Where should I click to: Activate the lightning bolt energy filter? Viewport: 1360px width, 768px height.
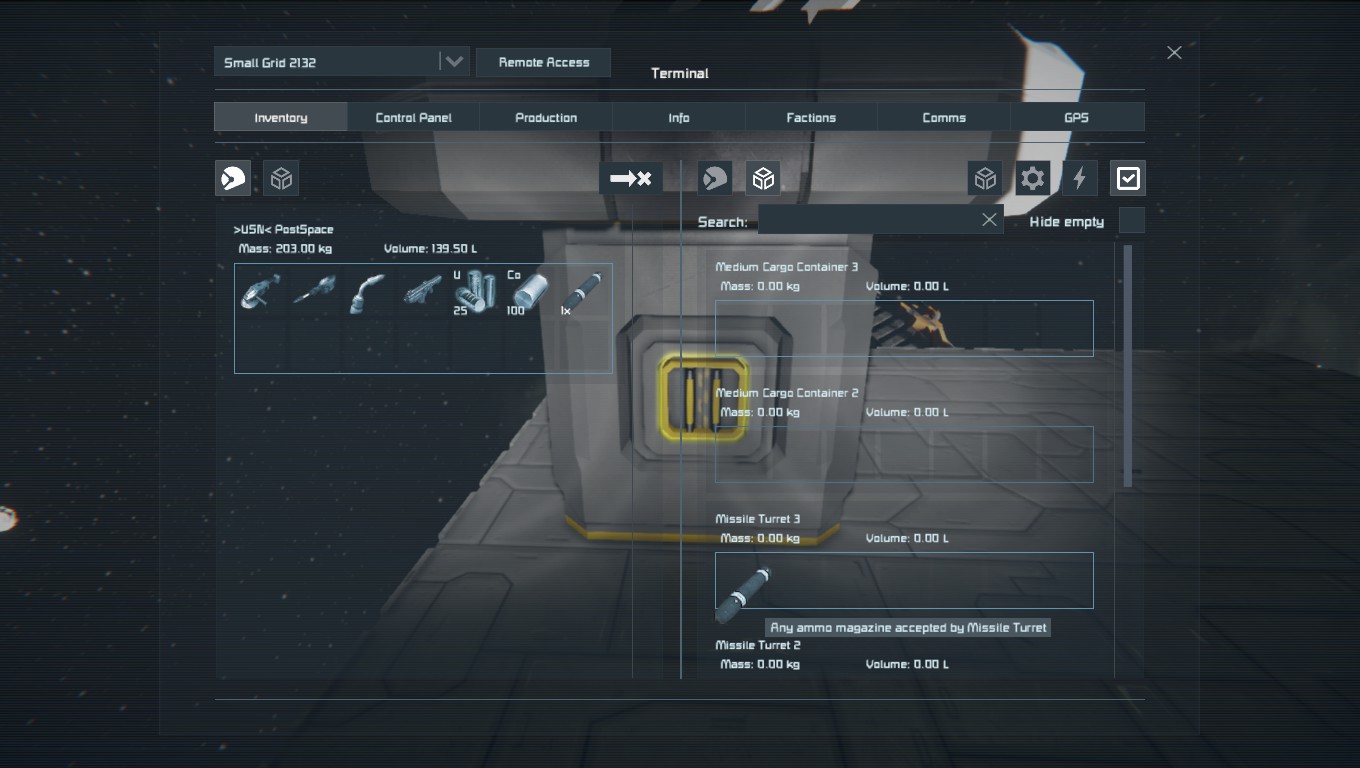(x=1079, y=179)
